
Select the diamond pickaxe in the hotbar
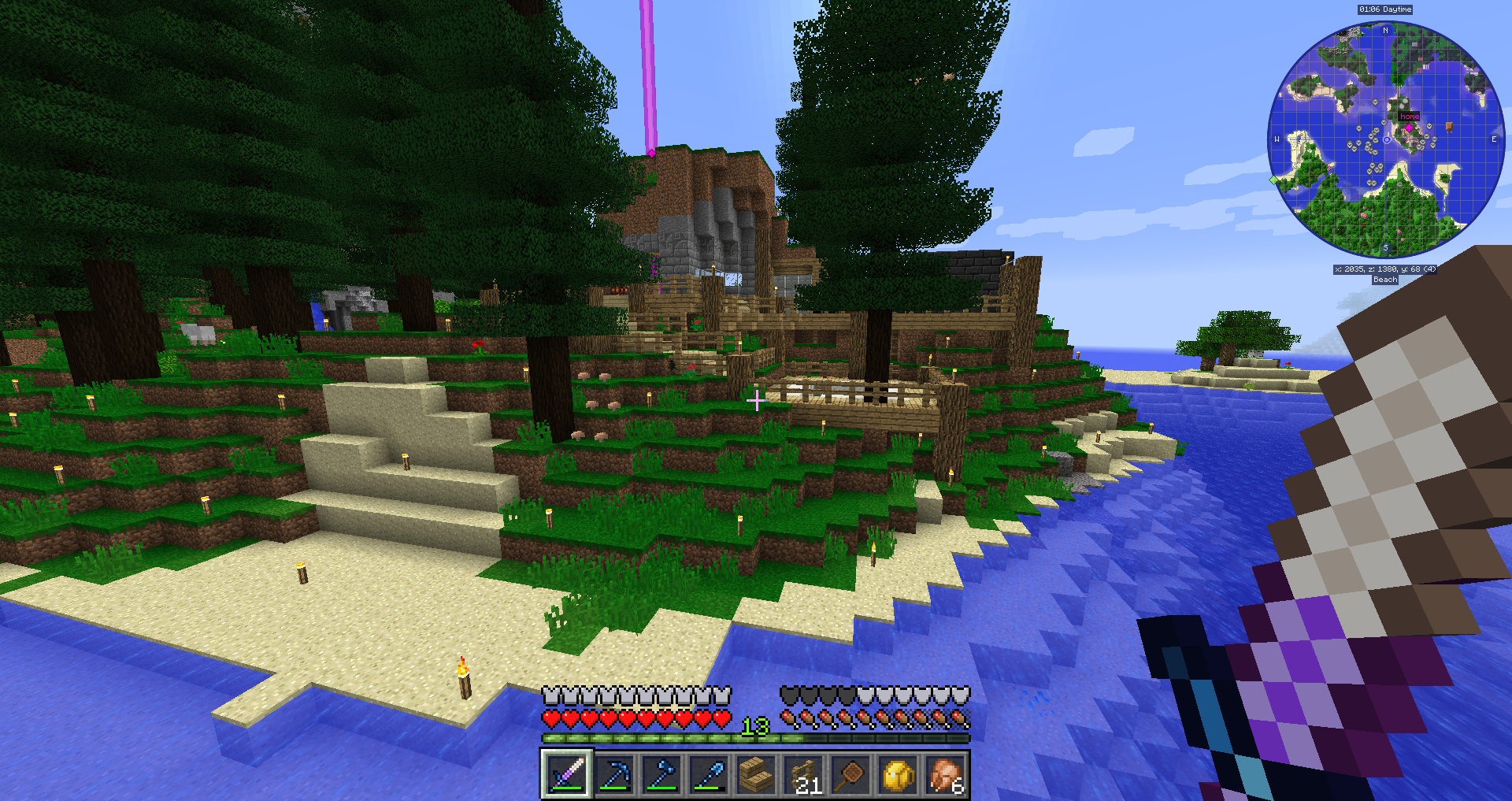614,775
